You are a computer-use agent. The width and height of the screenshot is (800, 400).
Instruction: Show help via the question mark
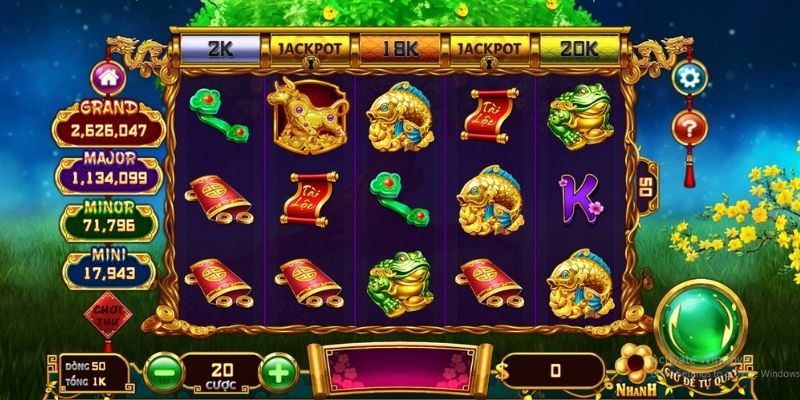click(x=688, y=127)
